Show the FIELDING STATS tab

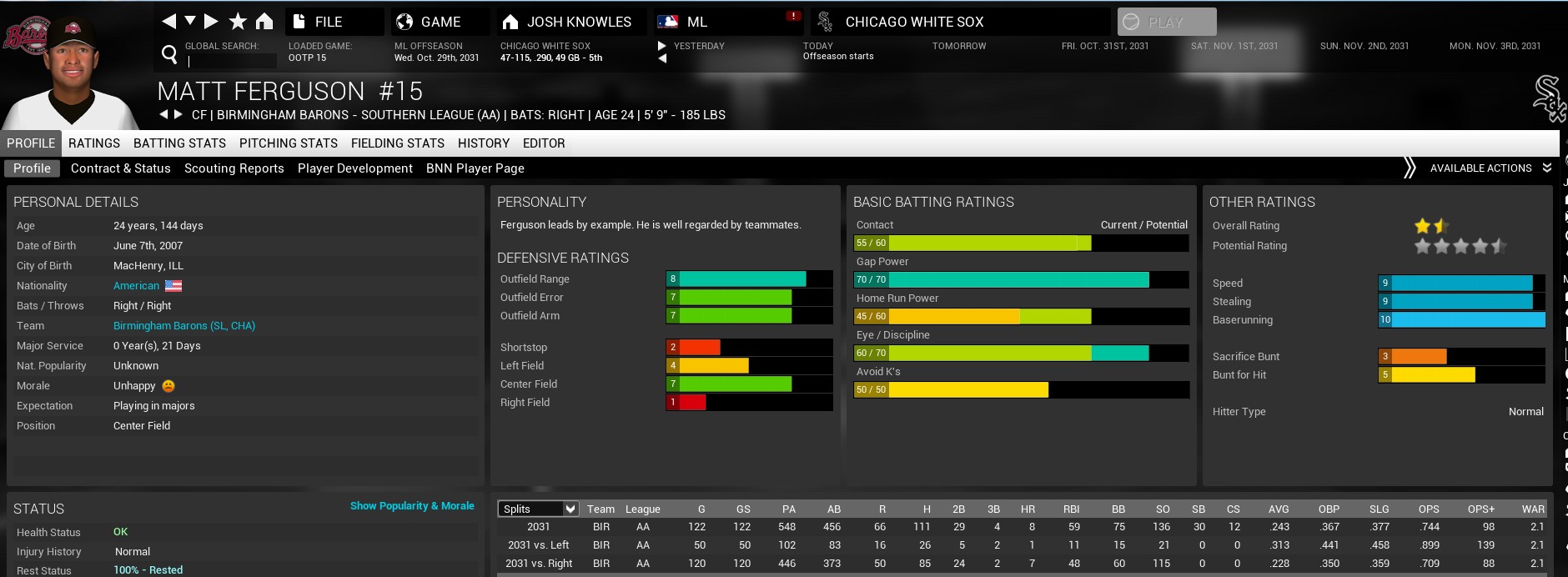click(398, 143)
